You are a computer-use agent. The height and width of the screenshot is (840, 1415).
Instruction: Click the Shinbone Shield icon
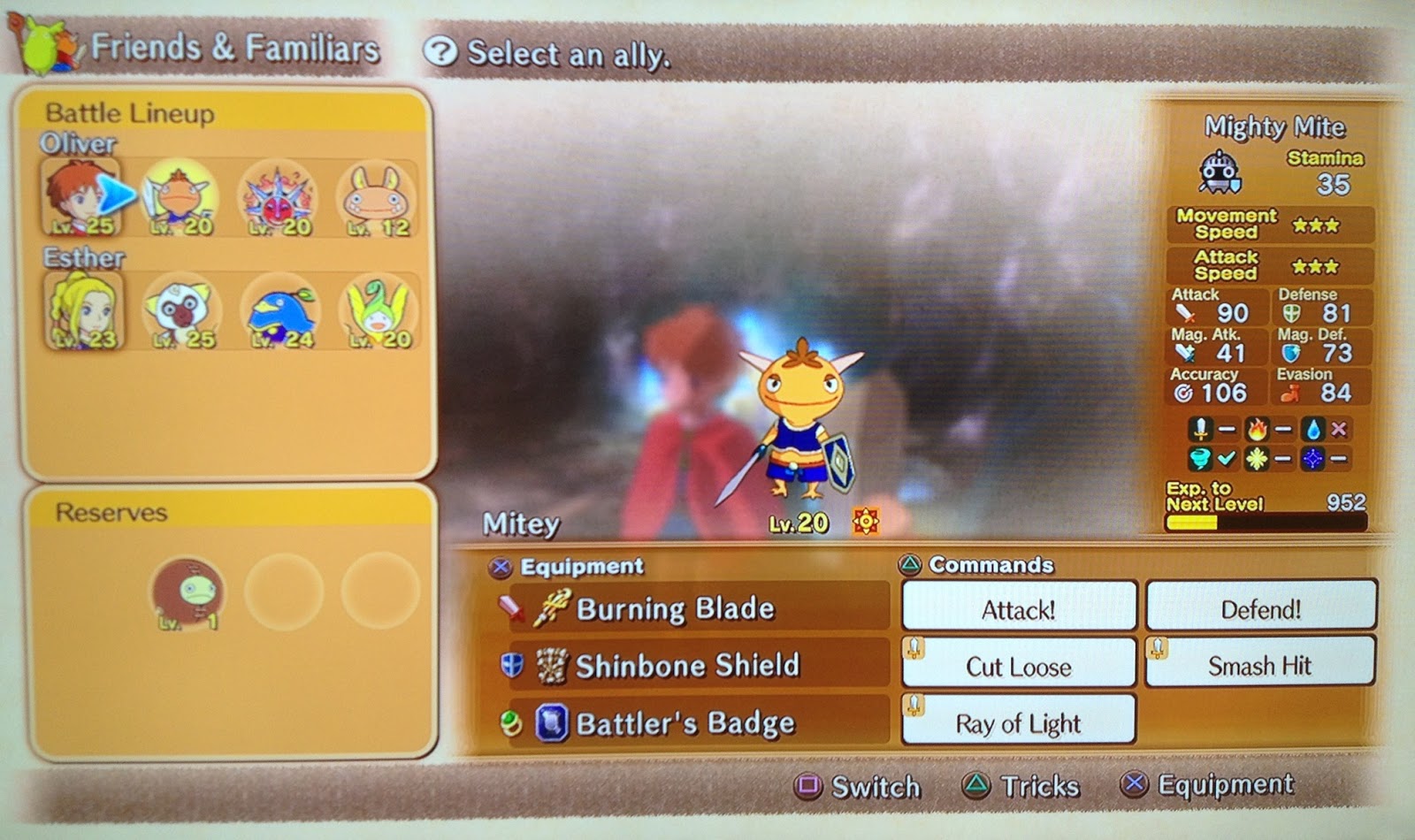point(553,666)
